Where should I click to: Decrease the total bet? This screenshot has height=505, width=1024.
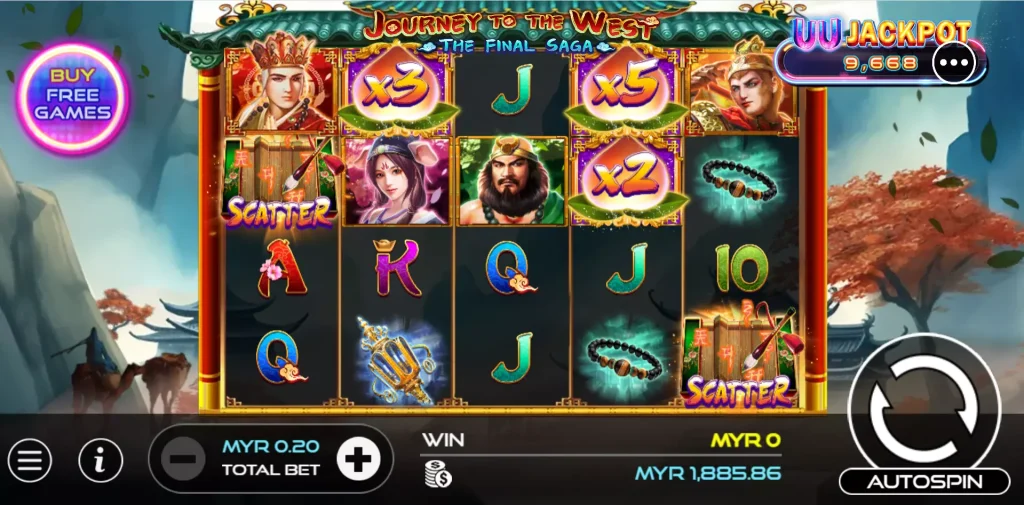tap(182, 460)
